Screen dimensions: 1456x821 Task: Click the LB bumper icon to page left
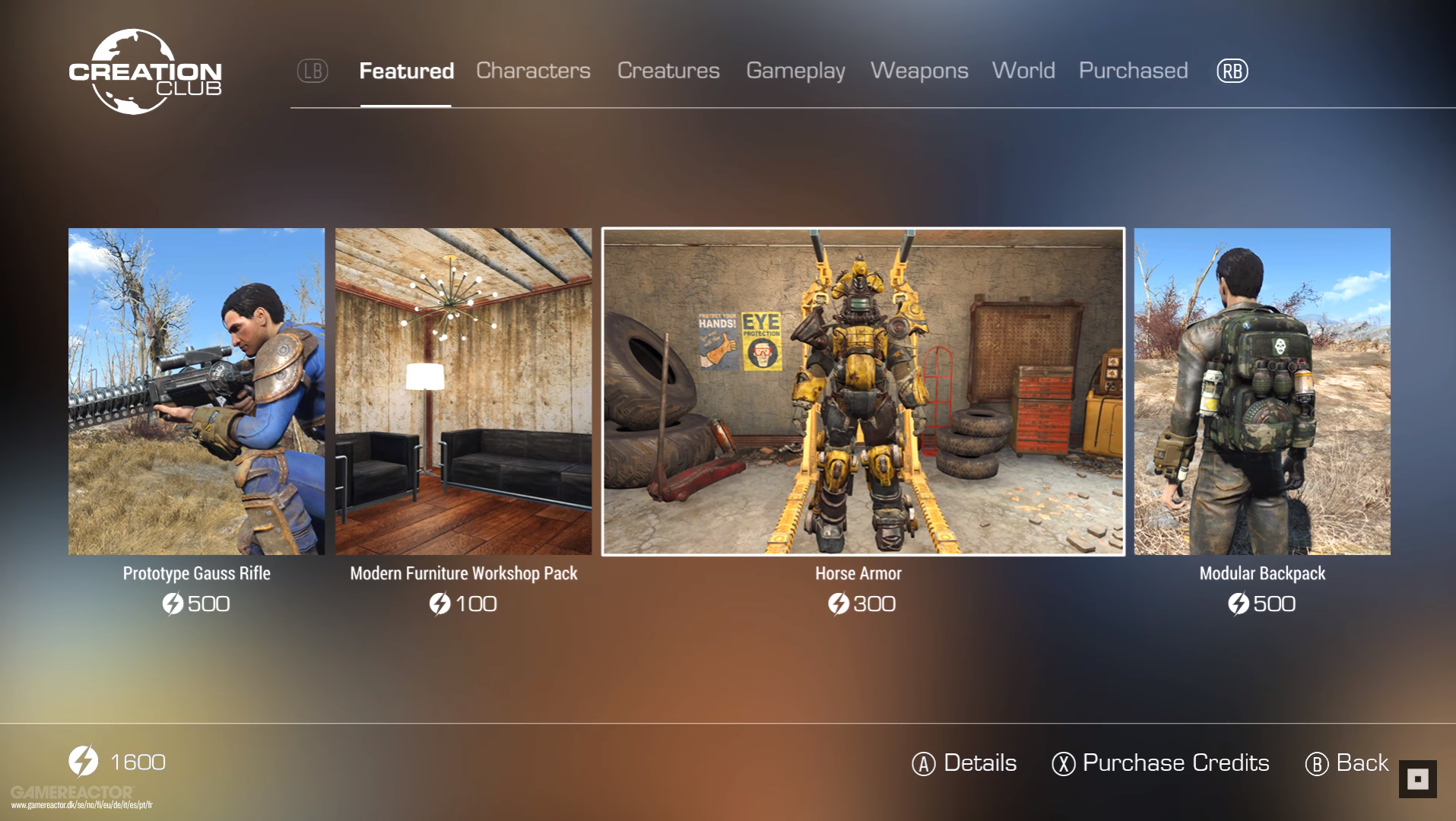tap(312, 71)
